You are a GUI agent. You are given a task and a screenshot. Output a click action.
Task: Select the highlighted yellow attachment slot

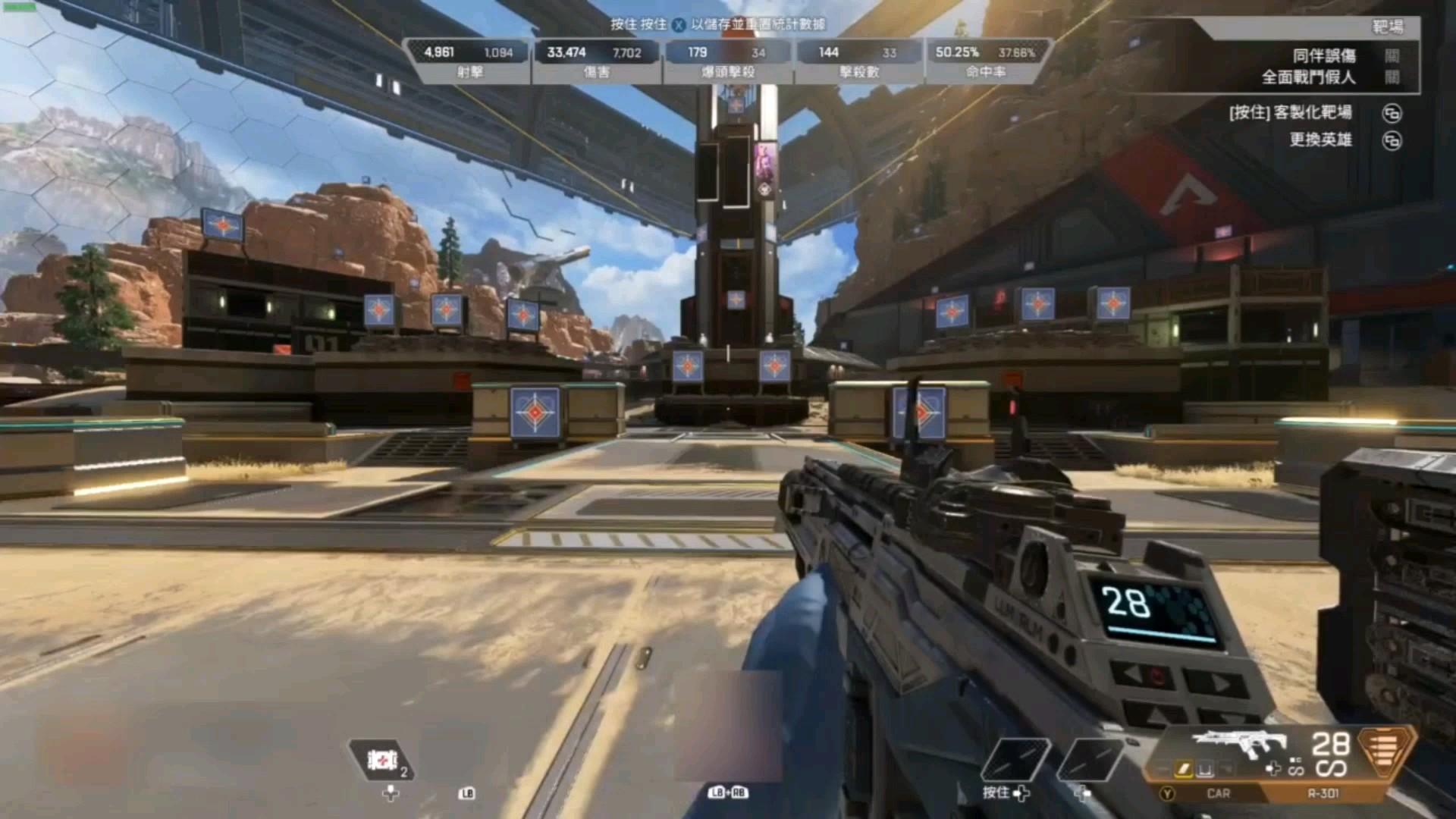[x=1184, y=770]
